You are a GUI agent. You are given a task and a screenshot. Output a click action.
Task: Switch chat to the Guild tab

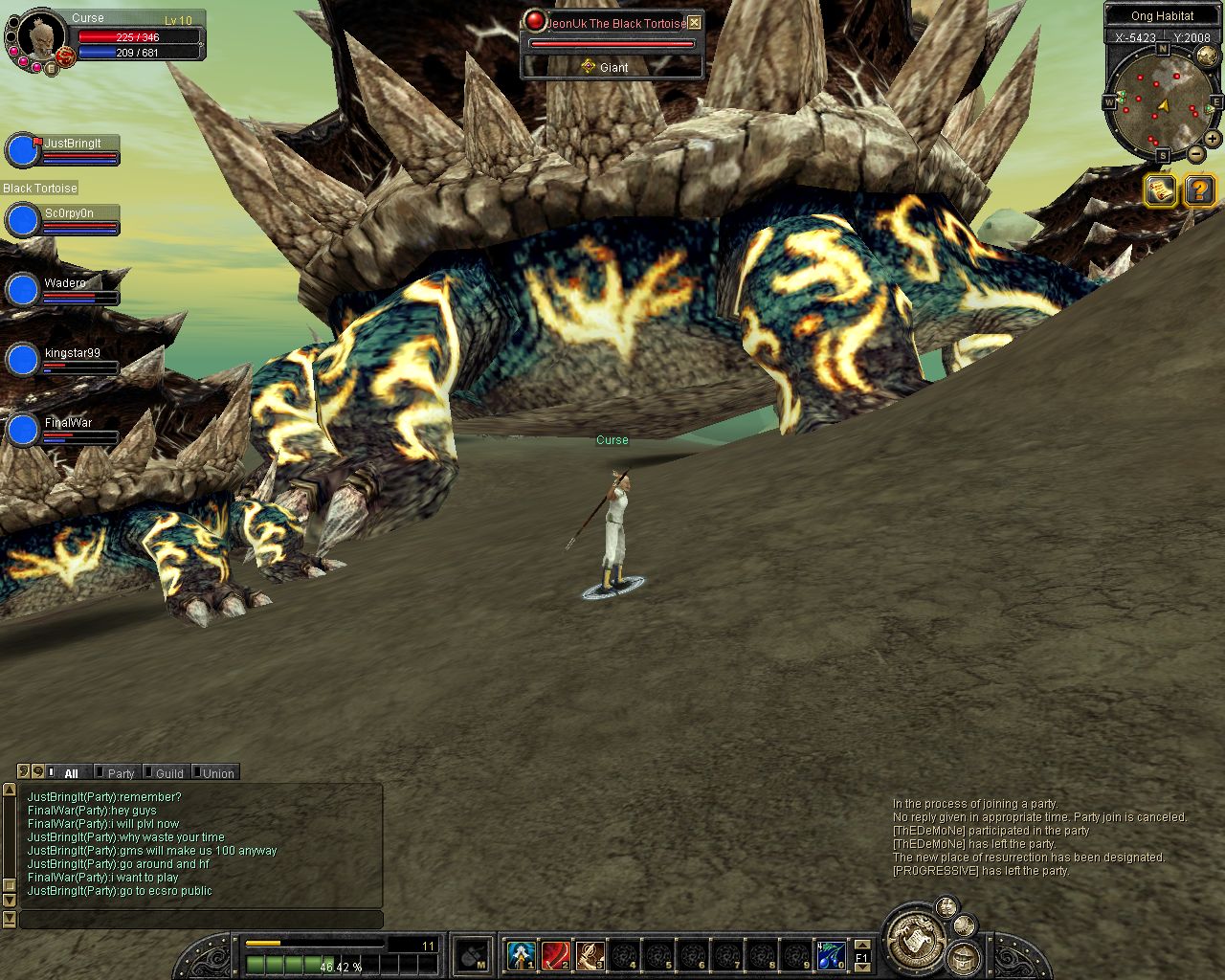pyautogui.click(x=168, y=773)
